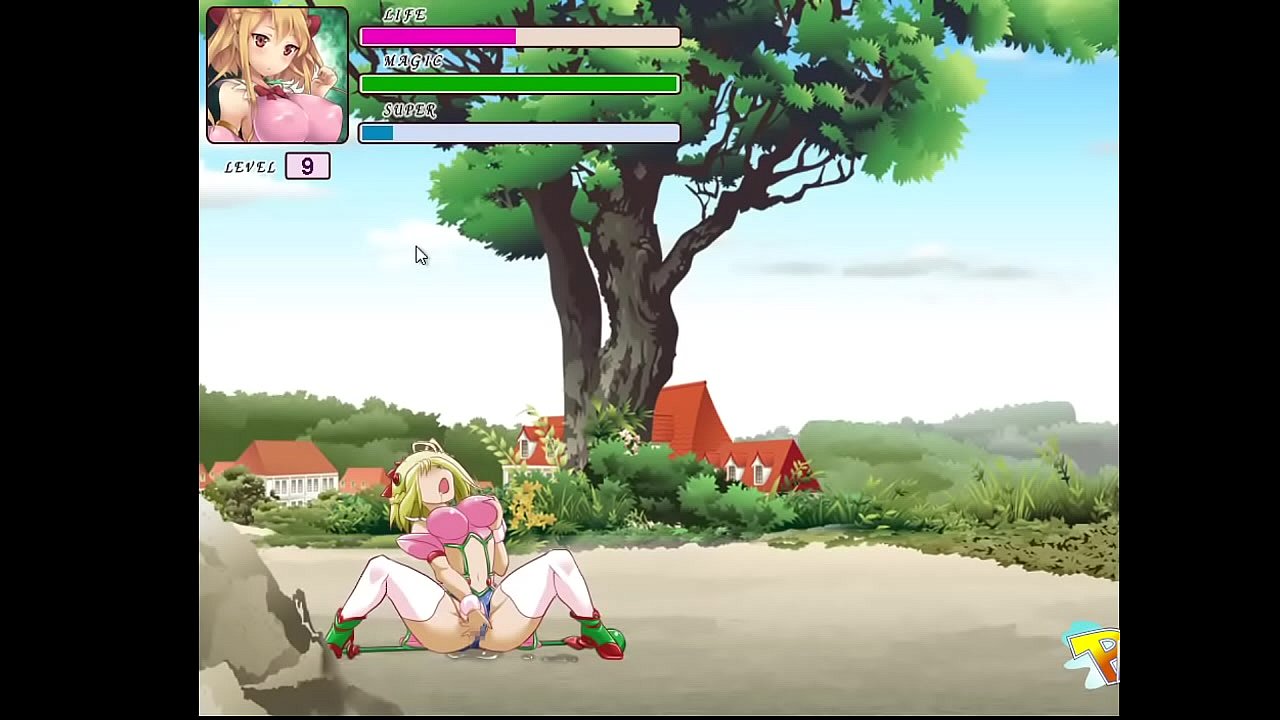The width and height of the screenshot is (1280, 720).
Task: Click the LIFE label above the pink bar
Action: pos(403,15)
